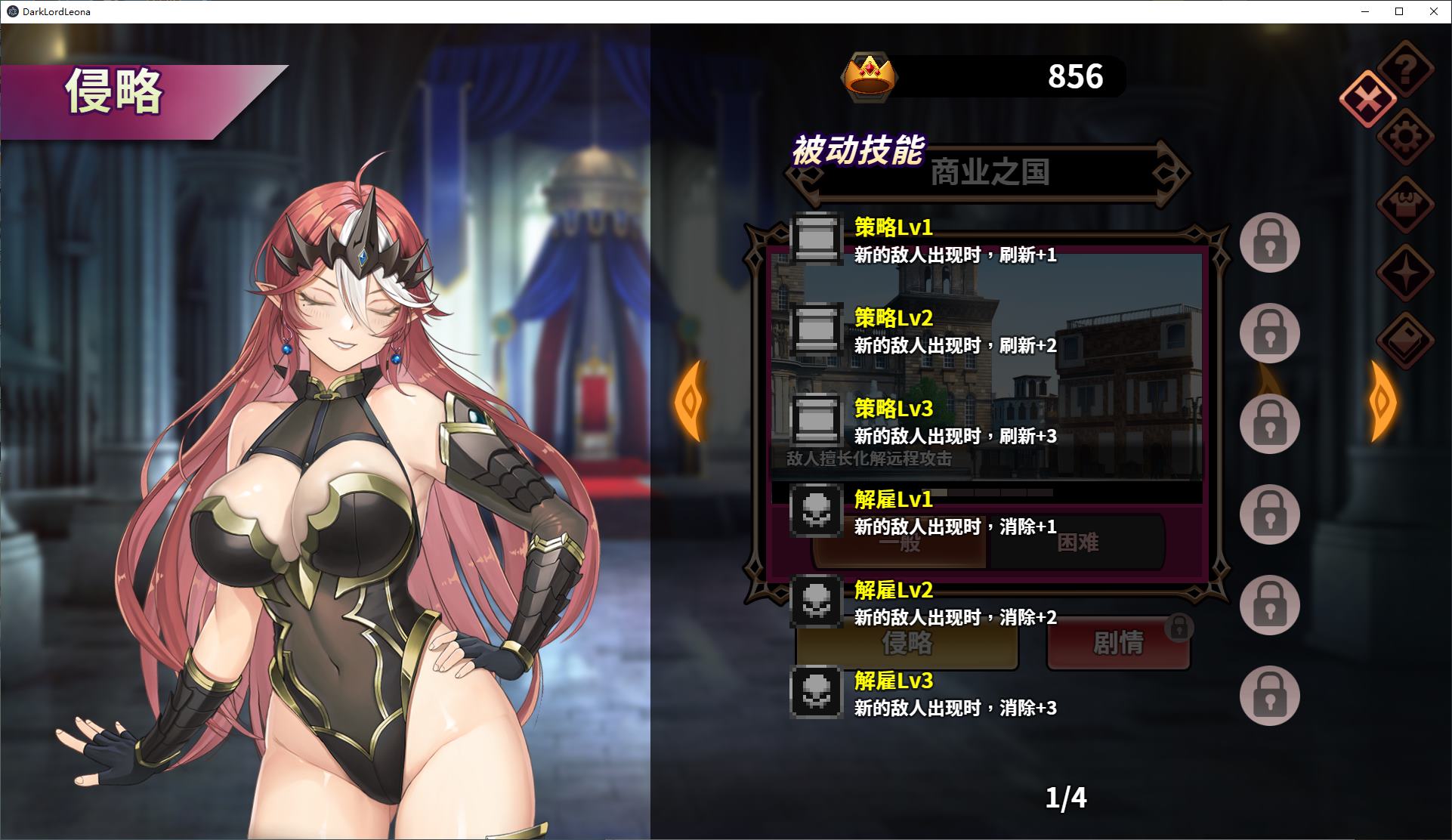
Task: Select the 解雇Lv3 skull skill
Action: pyautogui.click(x=816, y=693)
